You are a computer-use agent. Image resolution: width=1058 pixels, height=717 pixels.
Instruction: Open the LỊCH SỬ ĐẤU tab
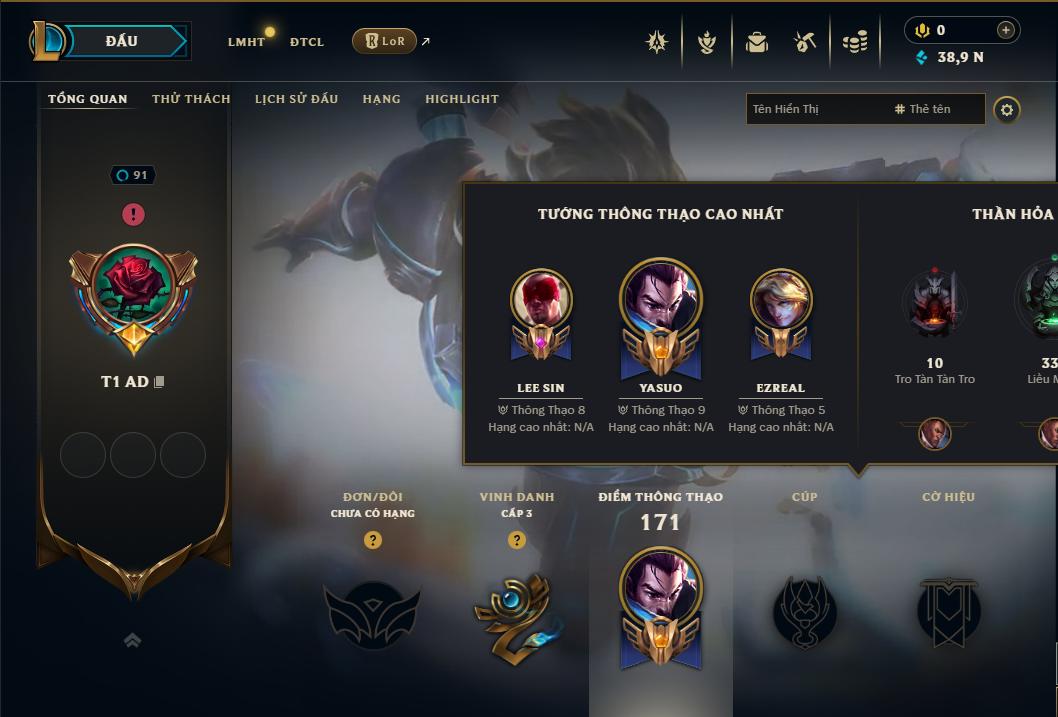click(x=296, y=99)
